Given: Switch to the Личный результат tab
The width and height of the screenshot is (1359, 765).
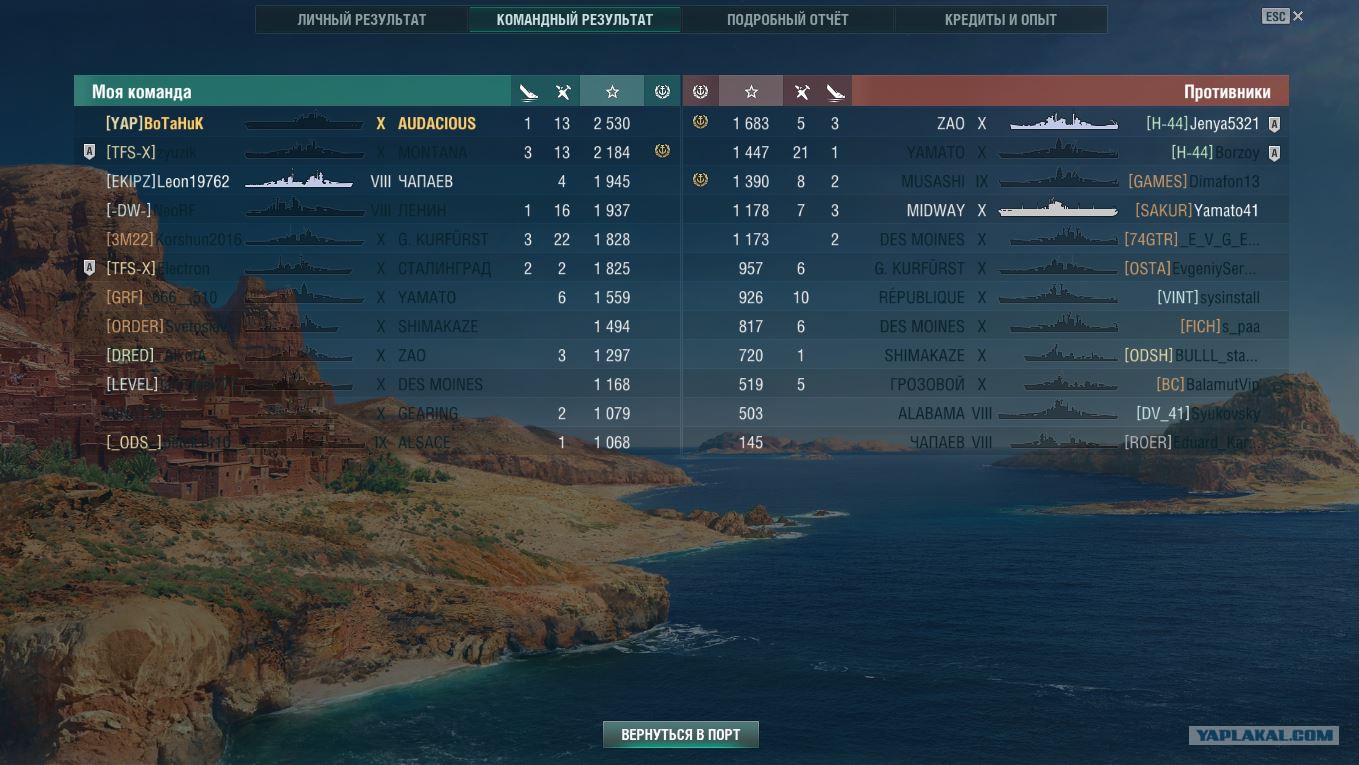Looking at the screenshot, I should pos(361,20).
